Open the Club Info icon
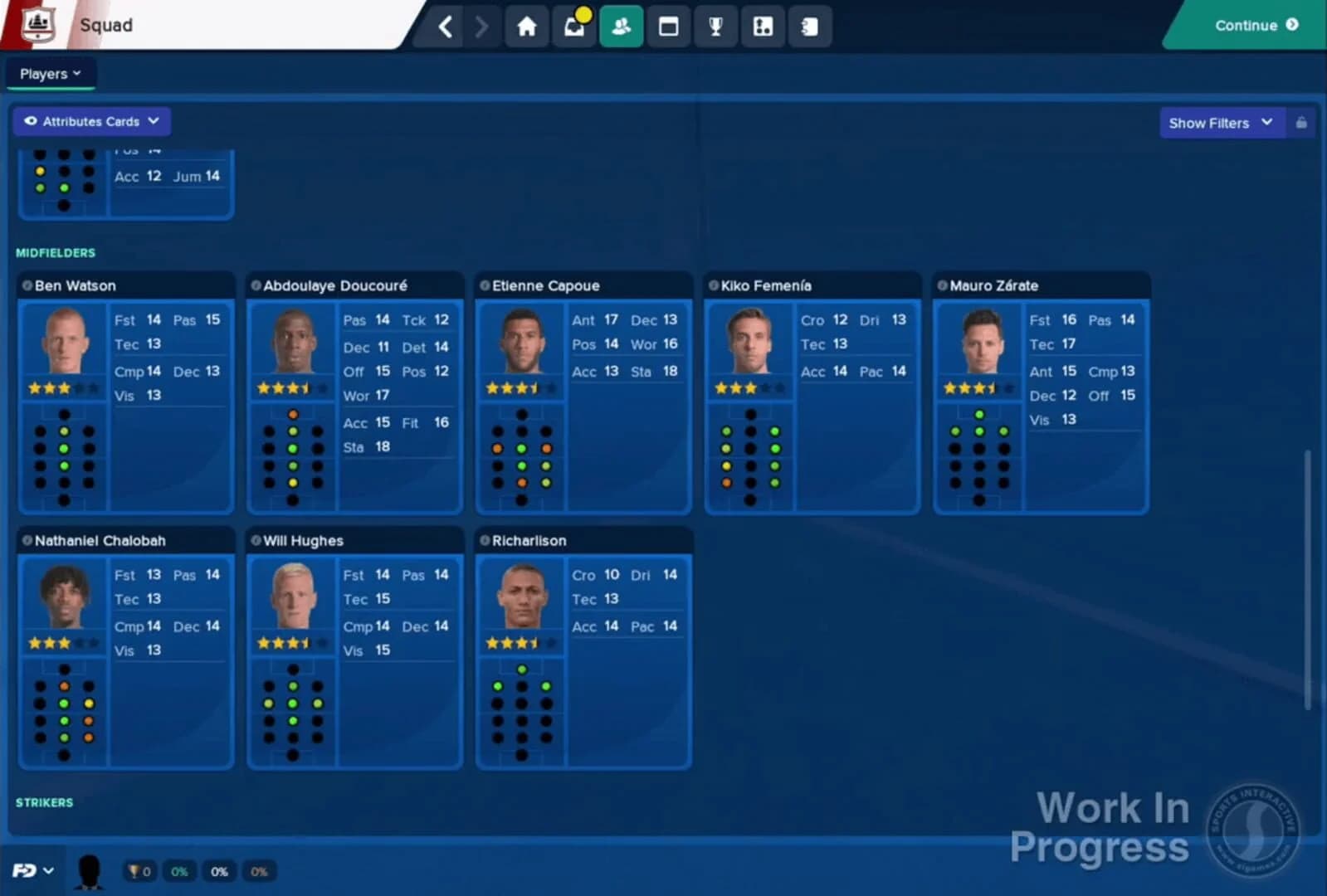1327x896 pixels. (762, 26)
